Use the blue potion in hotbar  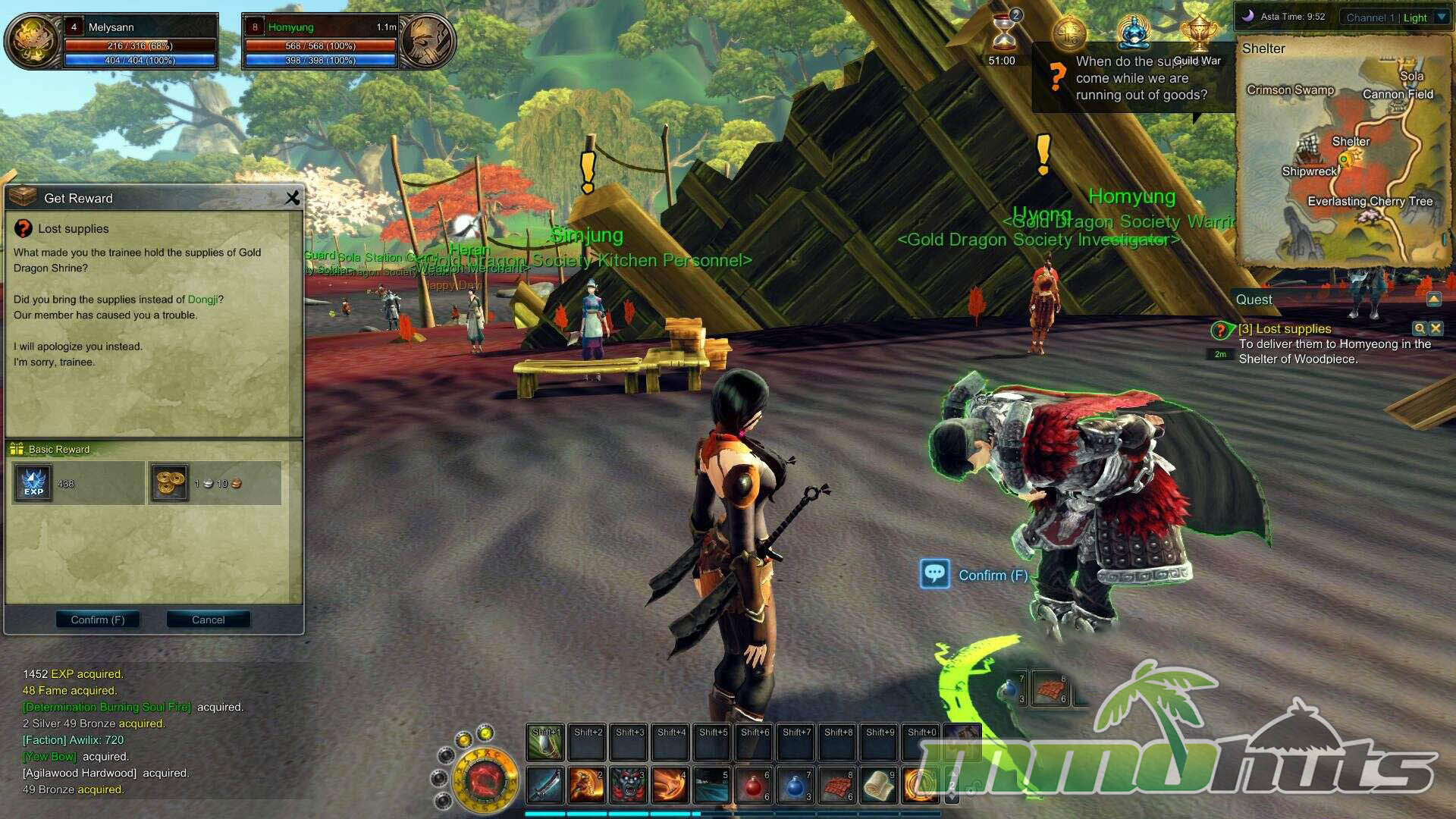click(795, 786)
